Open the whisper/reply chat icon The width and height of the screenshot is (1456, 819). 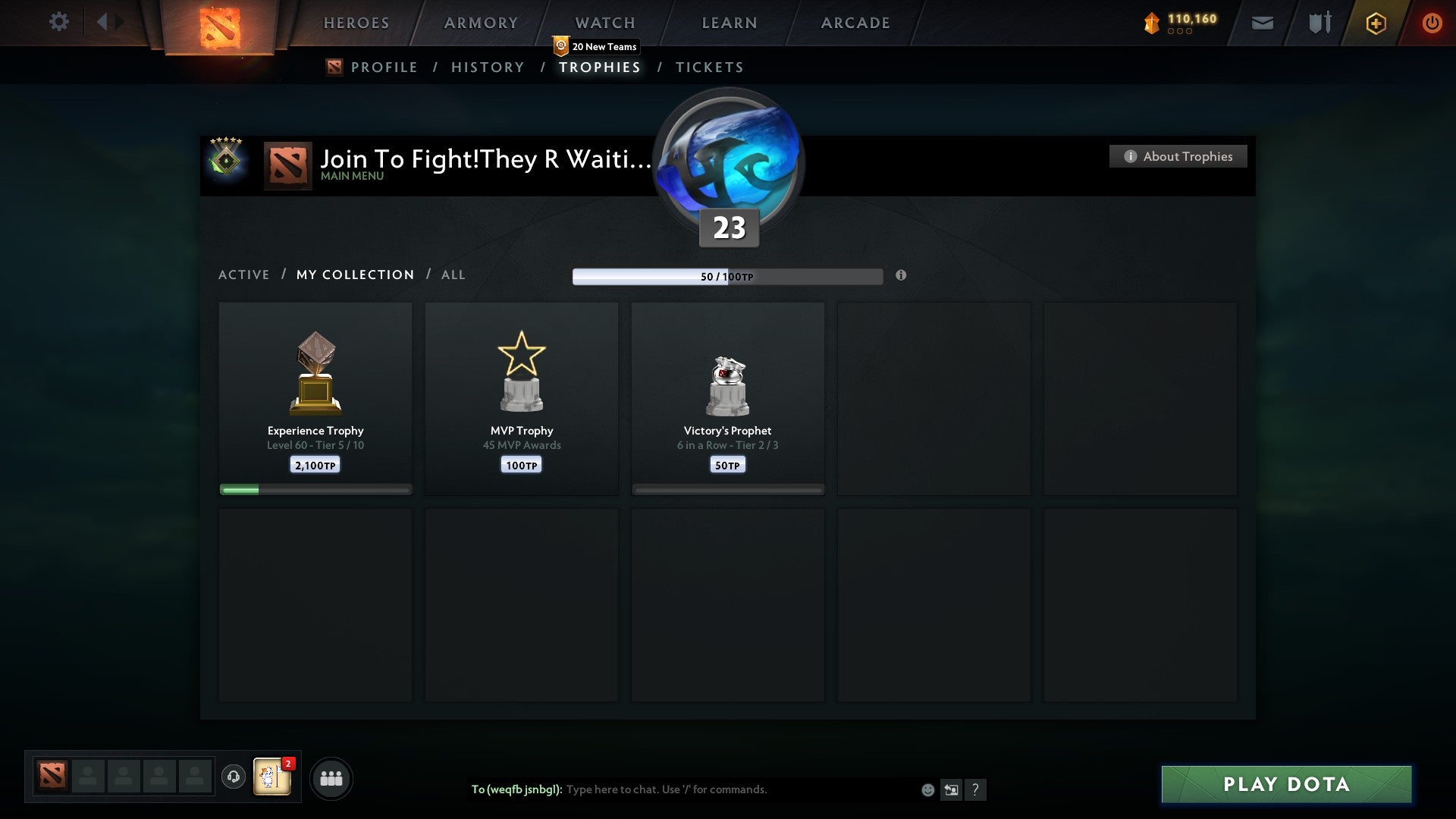952,790
